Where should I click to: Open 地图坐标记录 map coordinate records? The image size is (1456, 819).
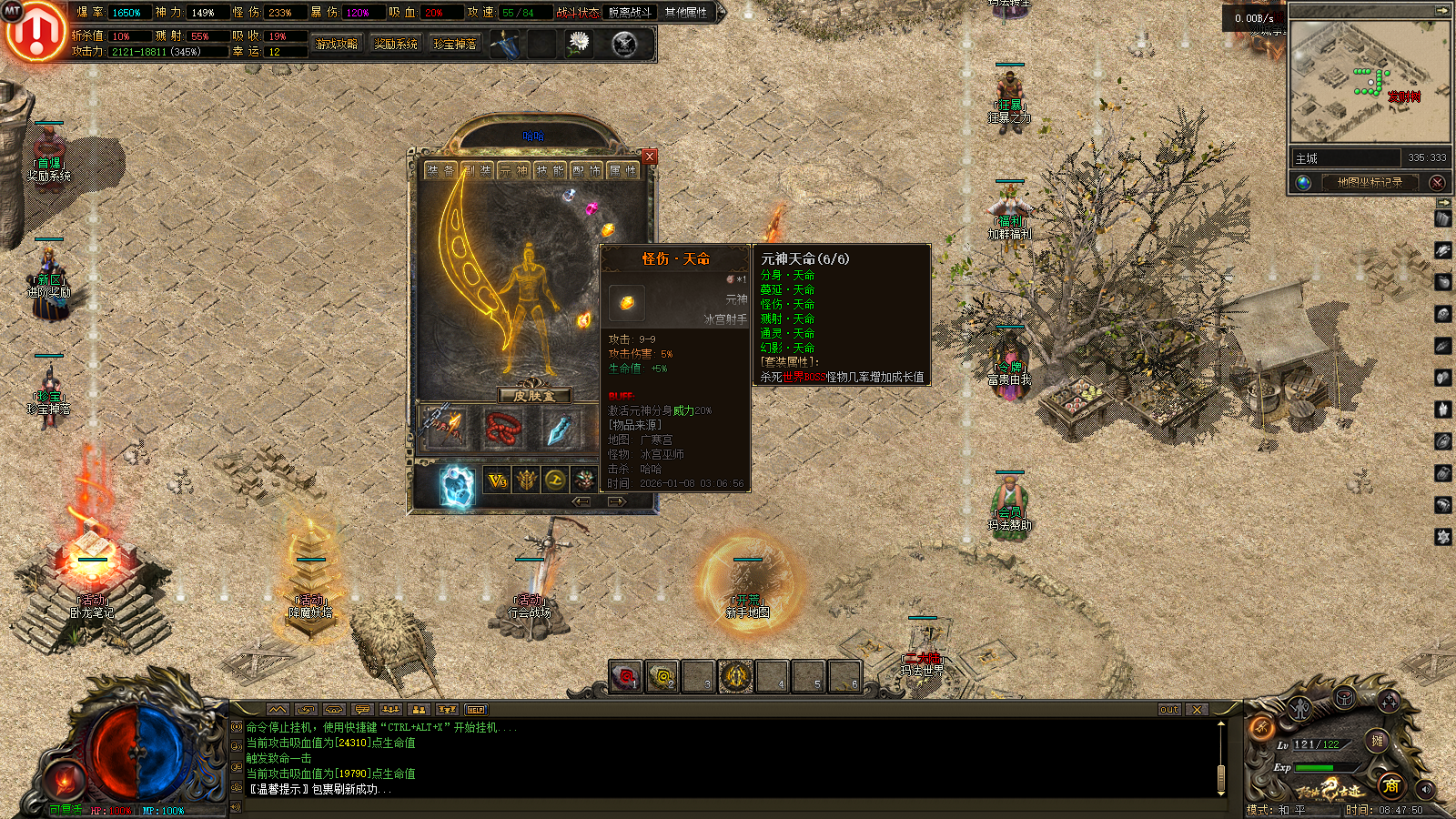[1369, 182]
